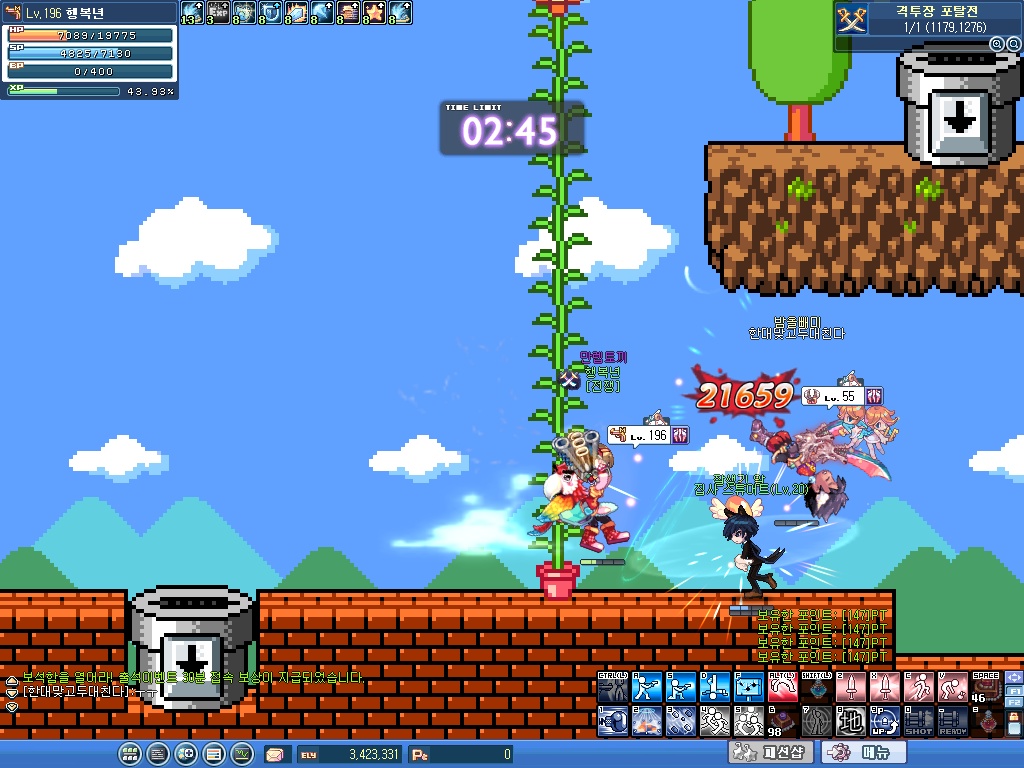Open the monitor graph icon in bottom bar

click(x=242, y=754)
